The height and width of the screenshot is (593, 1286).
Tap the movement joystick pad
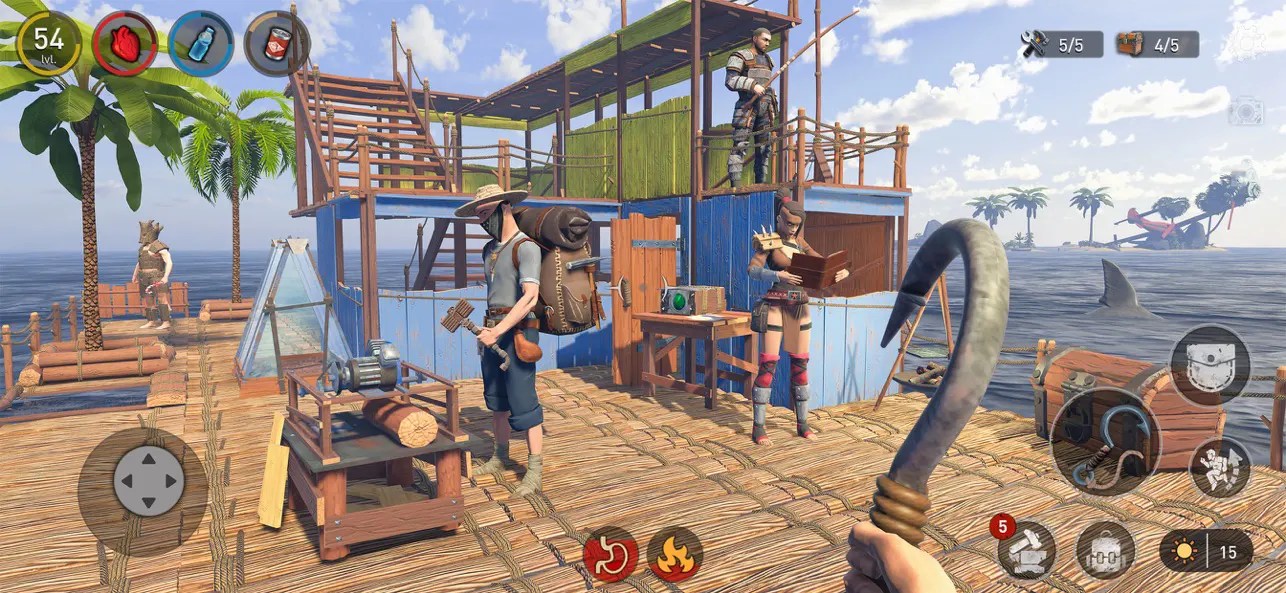point(148,480)
